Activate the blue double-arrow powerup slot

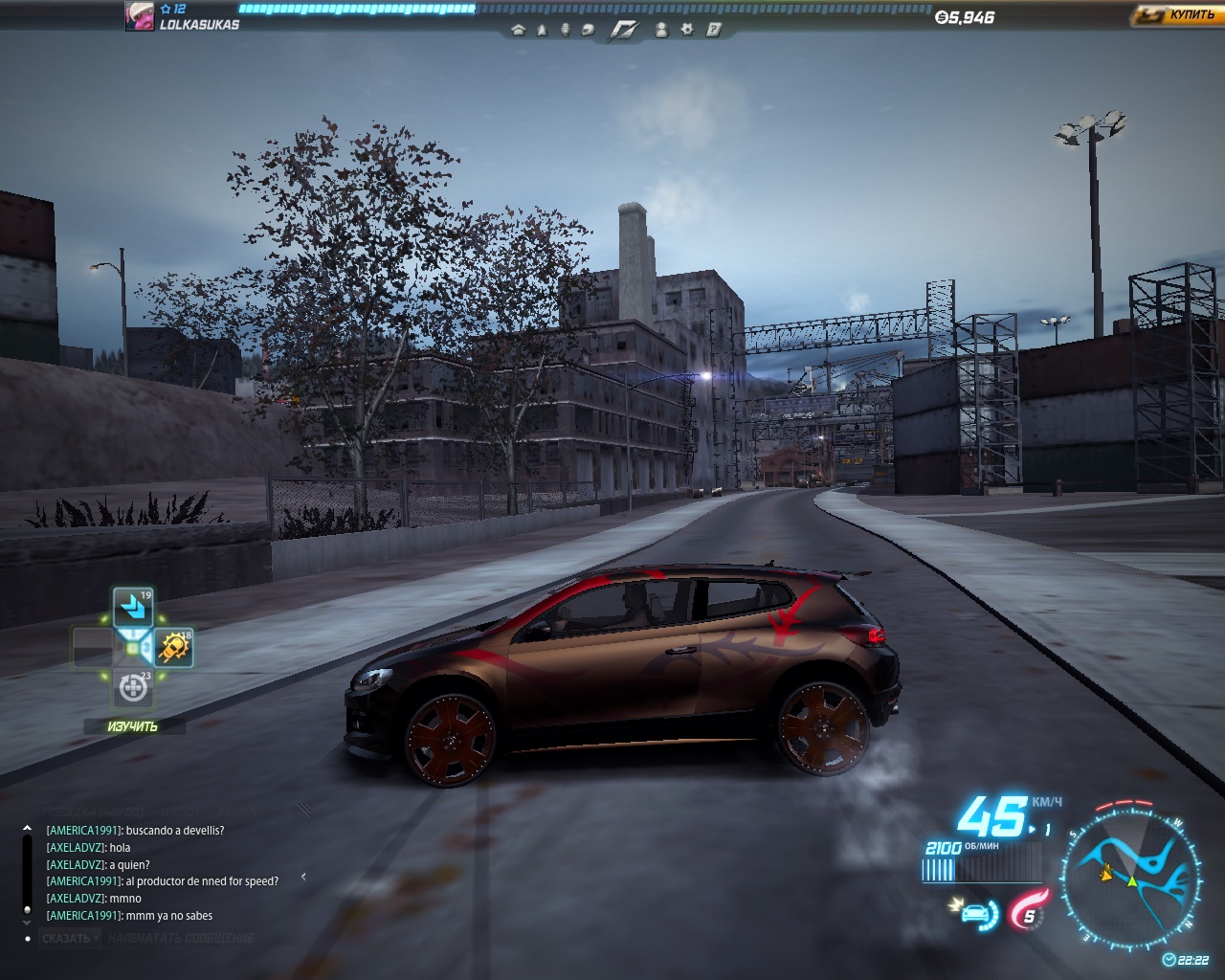(x=133, y=608)
